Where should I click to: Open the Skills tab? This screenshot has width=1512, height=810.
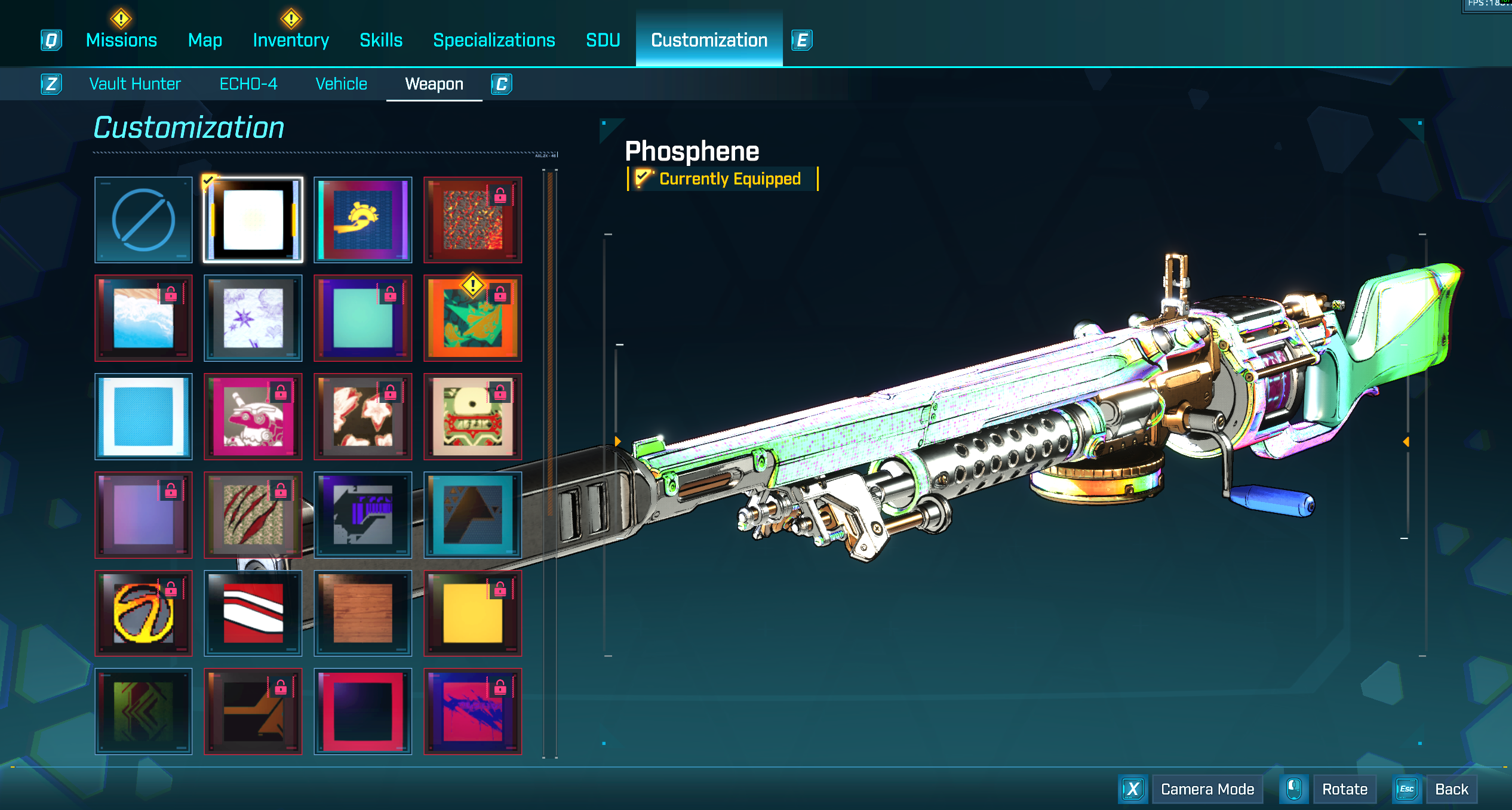[x=381, y=40]
